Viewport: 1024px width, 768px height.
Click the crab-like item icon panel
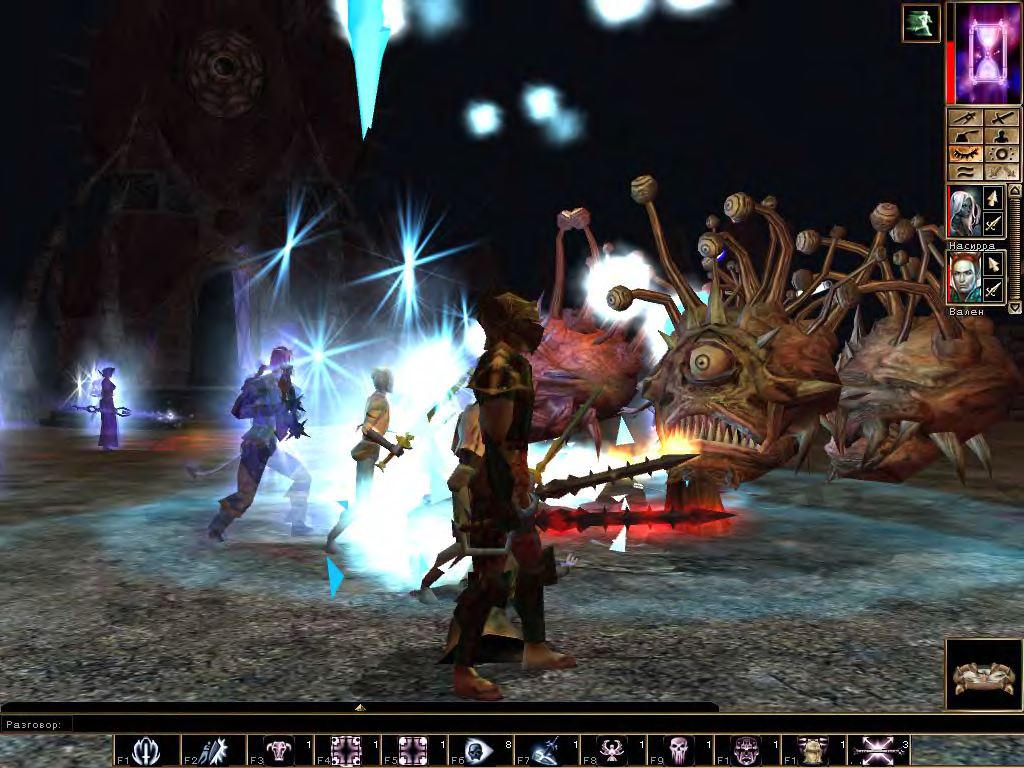pos(984,675)
